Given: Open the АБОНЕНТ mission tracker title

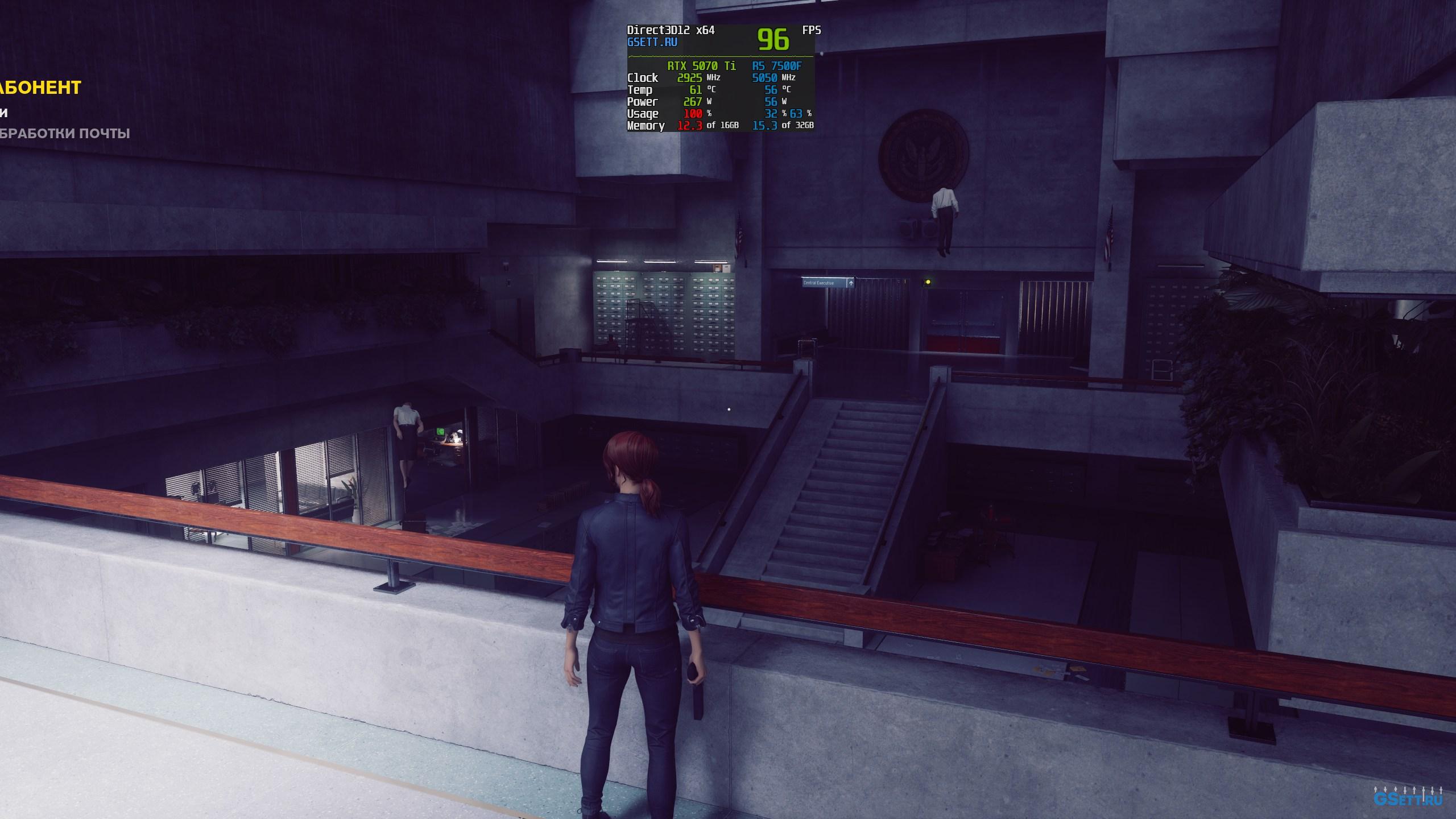Looking at the screenshot, I should click(x=40, y=88).
